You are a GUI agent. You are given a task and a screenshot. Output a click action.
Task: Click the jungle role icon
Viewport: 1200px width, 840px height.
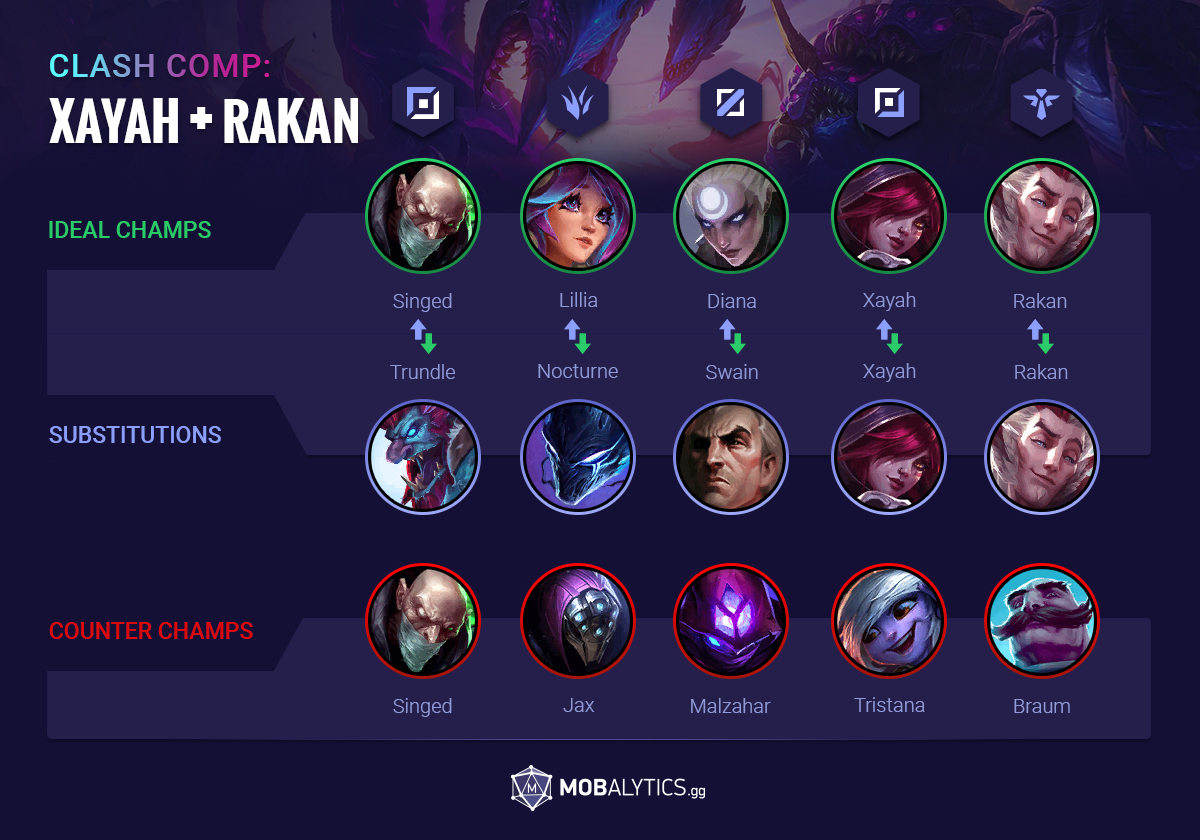578,103
